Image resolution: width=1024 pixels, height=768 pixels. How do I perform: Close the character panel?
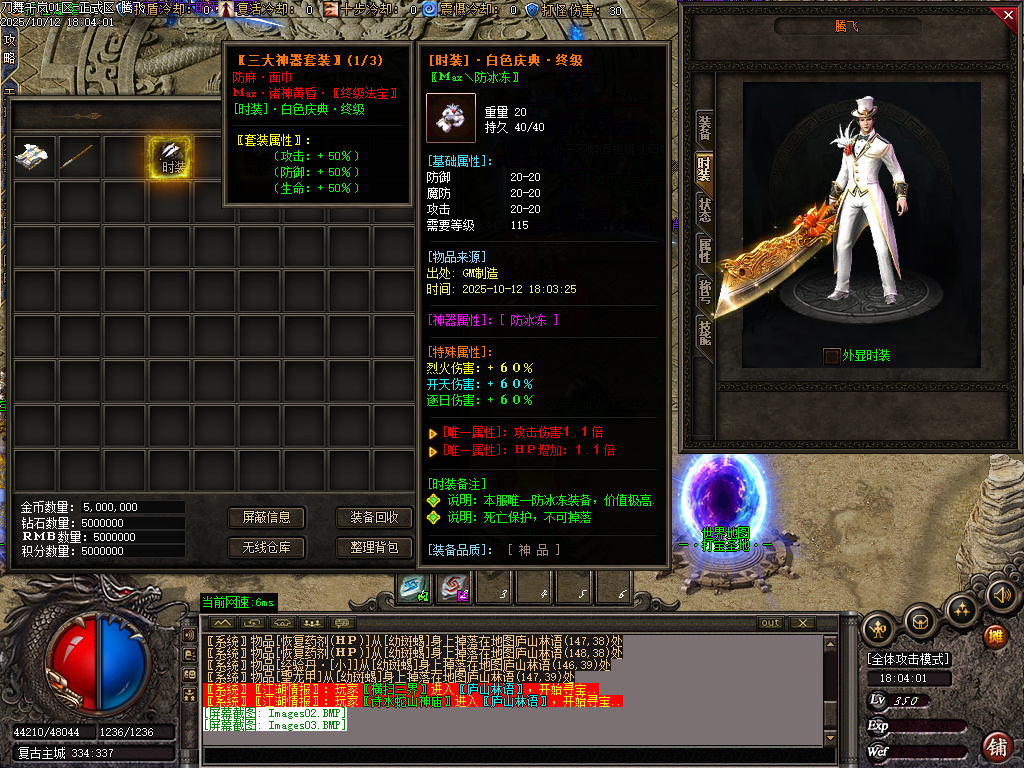[1007, 15]
